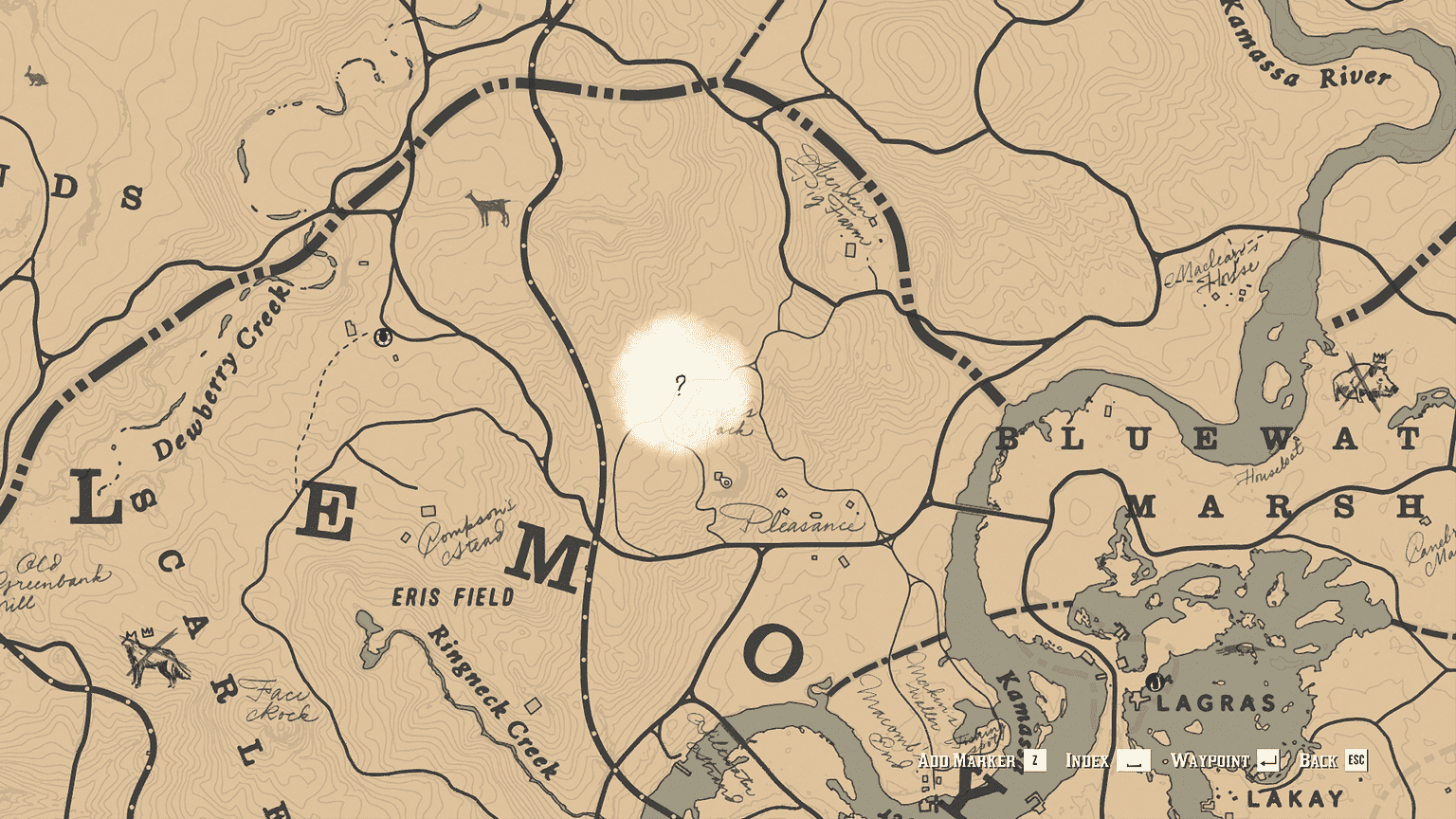1456x819 pixels.
Task: Select the Pleasance town label
Action: [x=803, y=522]
